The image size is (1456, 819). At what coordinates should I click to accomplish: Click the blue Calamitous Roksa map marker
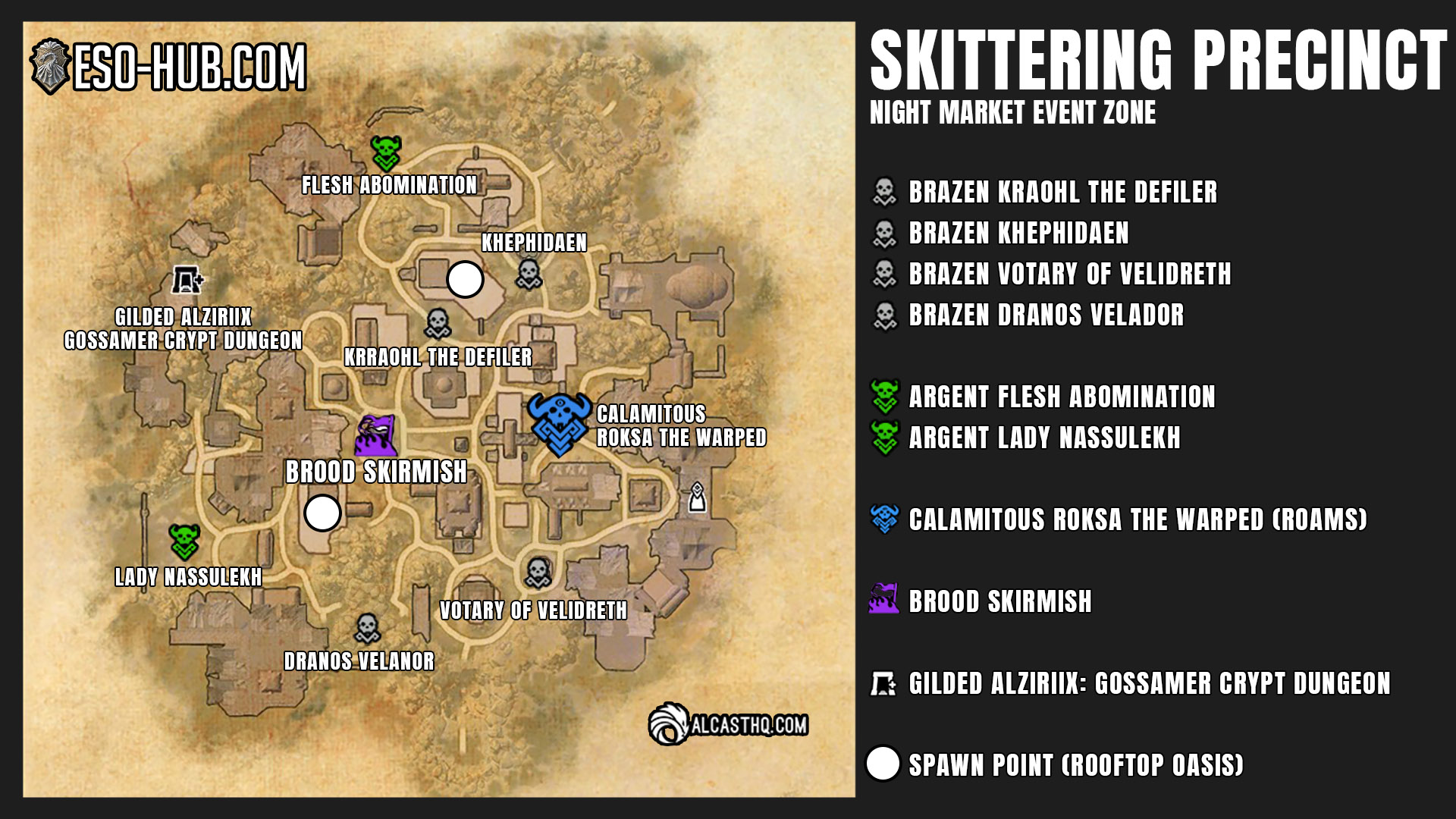tap(559, 424)
